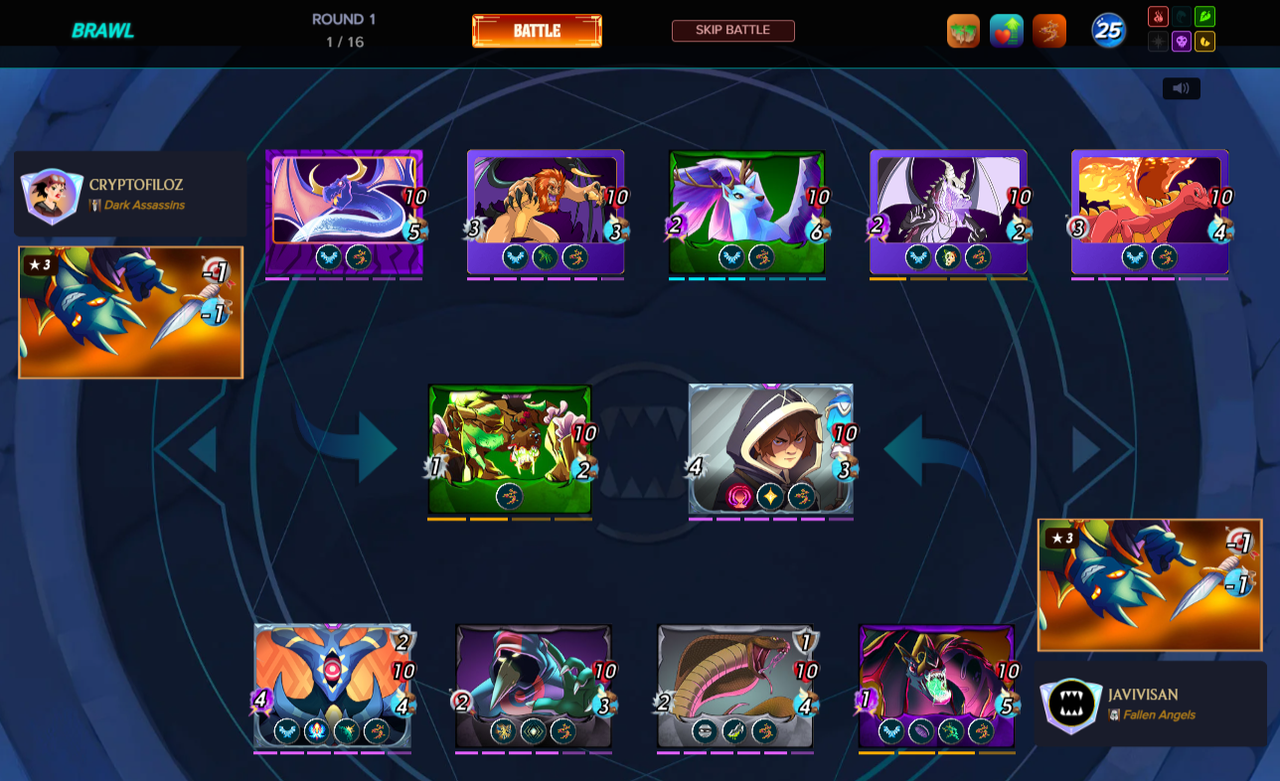
Task: Toggle the dimmed Life splinter star icon
Action: point(1158,41)
